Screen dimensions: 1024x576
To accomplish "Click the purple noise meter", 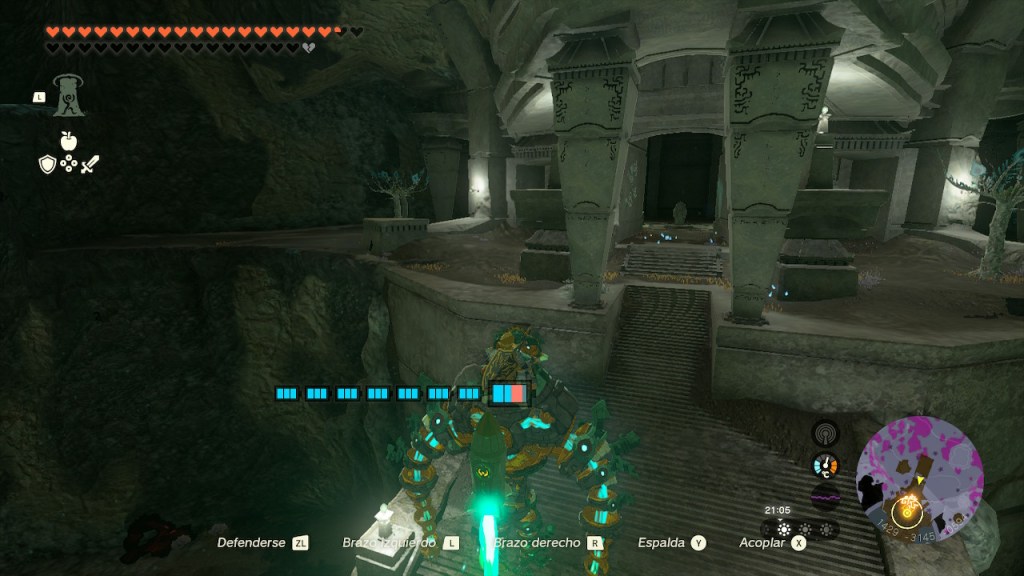I will click(825, 499).
